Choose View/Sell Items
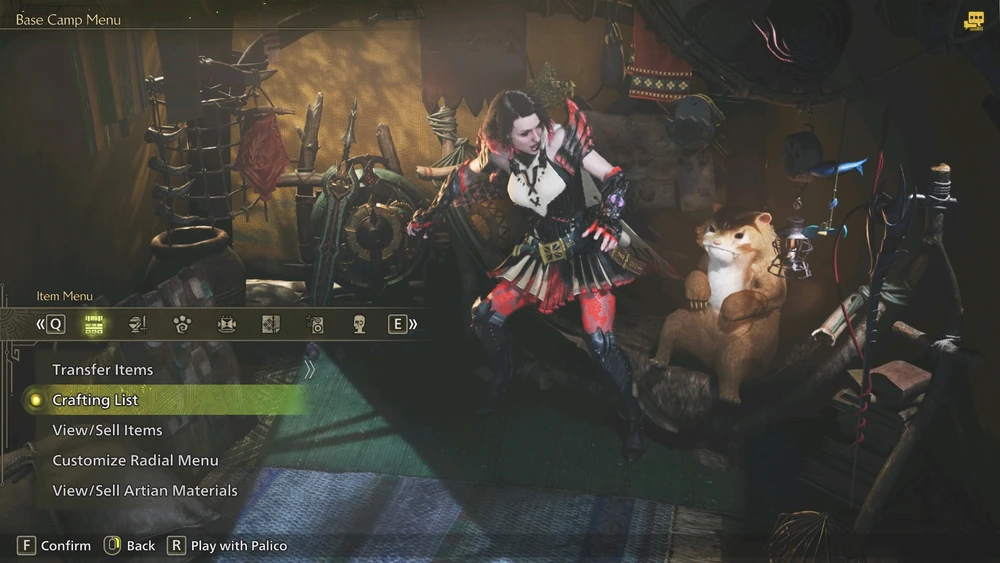Screen dimensions: 1000x563 107,430
